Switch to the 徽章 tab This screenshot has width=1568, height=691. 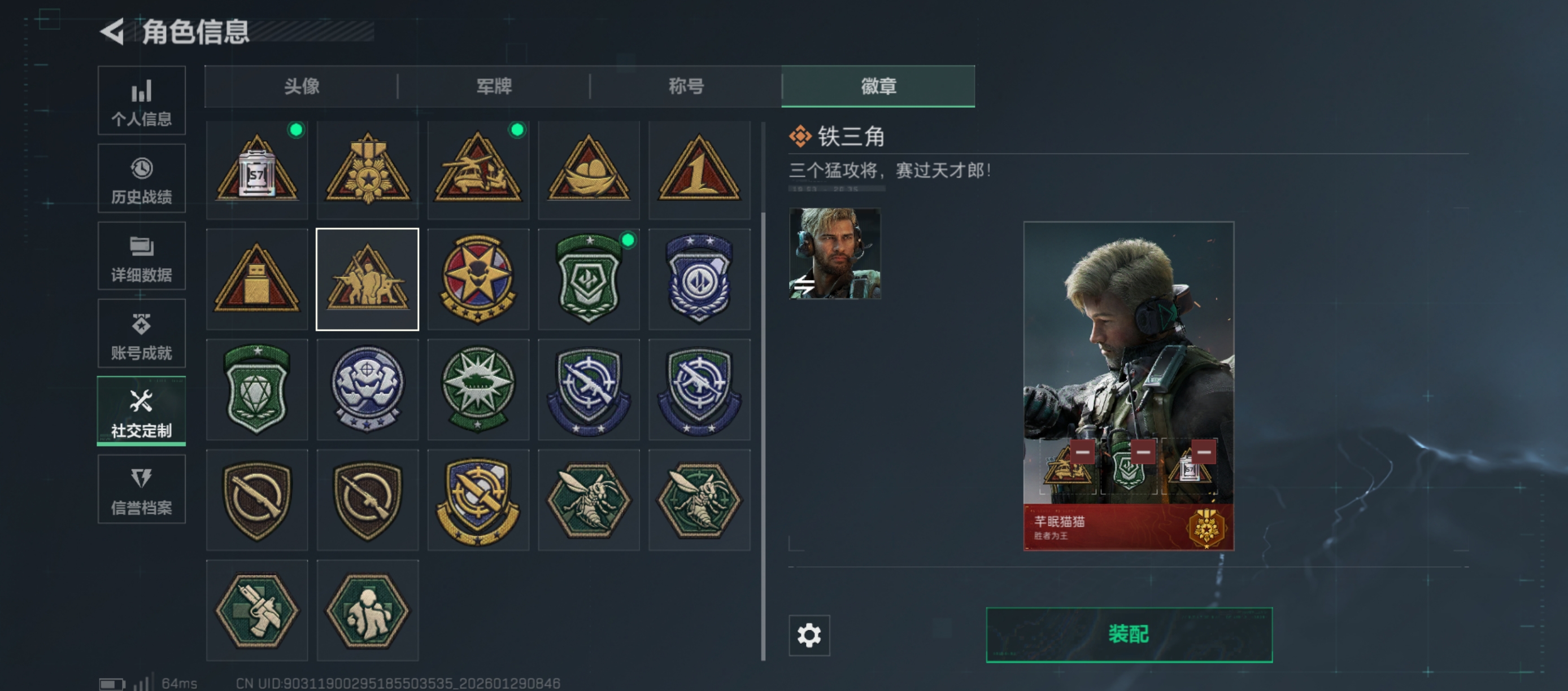878,86
